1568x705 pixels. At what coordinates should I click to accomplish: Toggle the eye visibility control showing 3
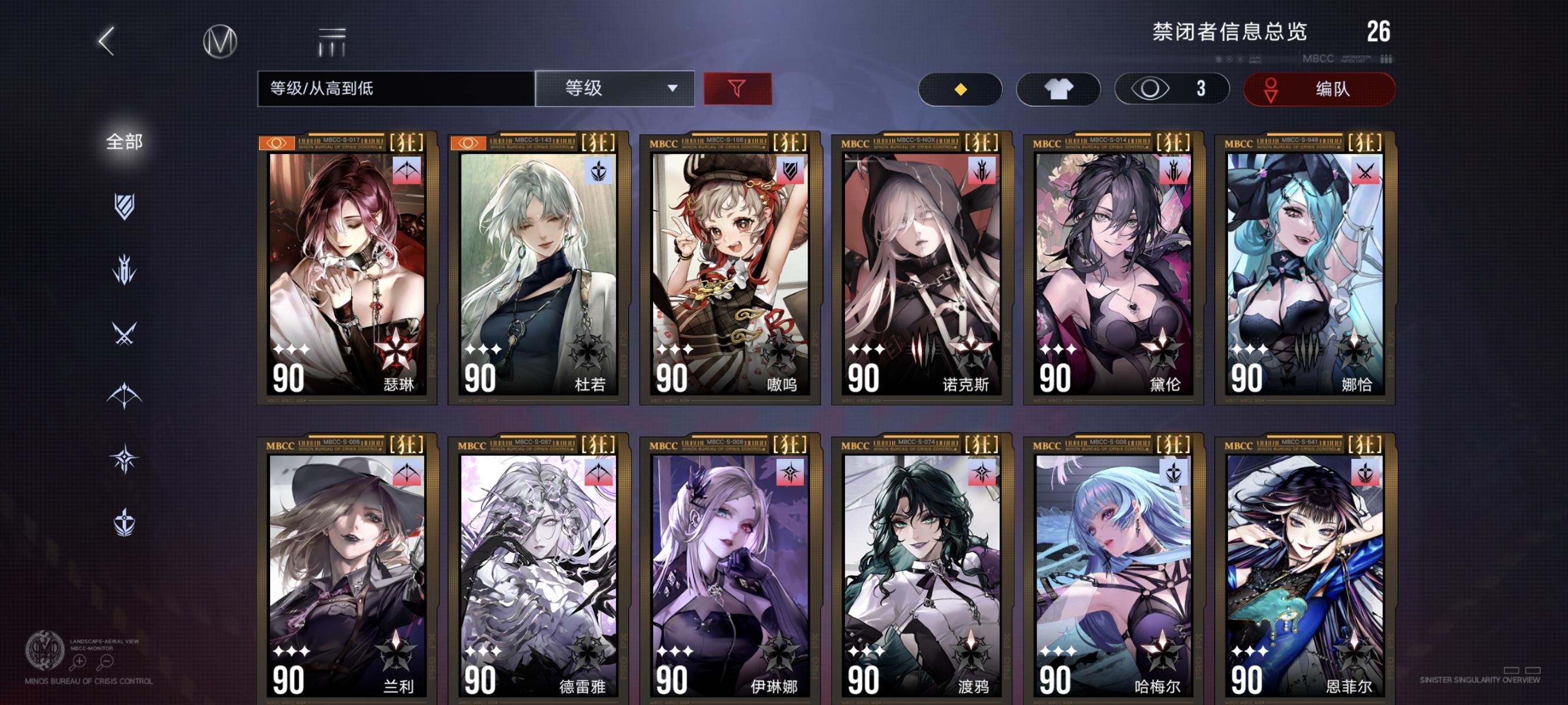click(x=1170, y=89)
